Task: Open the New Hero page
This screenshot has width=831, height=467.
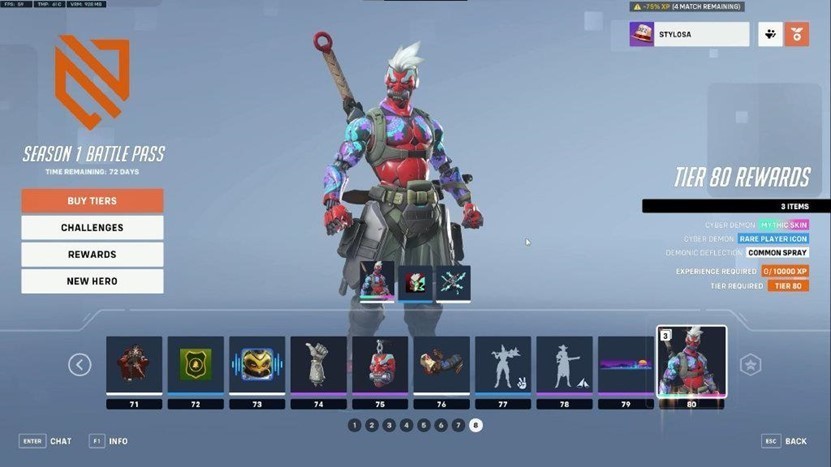Action: pos(92,282)
